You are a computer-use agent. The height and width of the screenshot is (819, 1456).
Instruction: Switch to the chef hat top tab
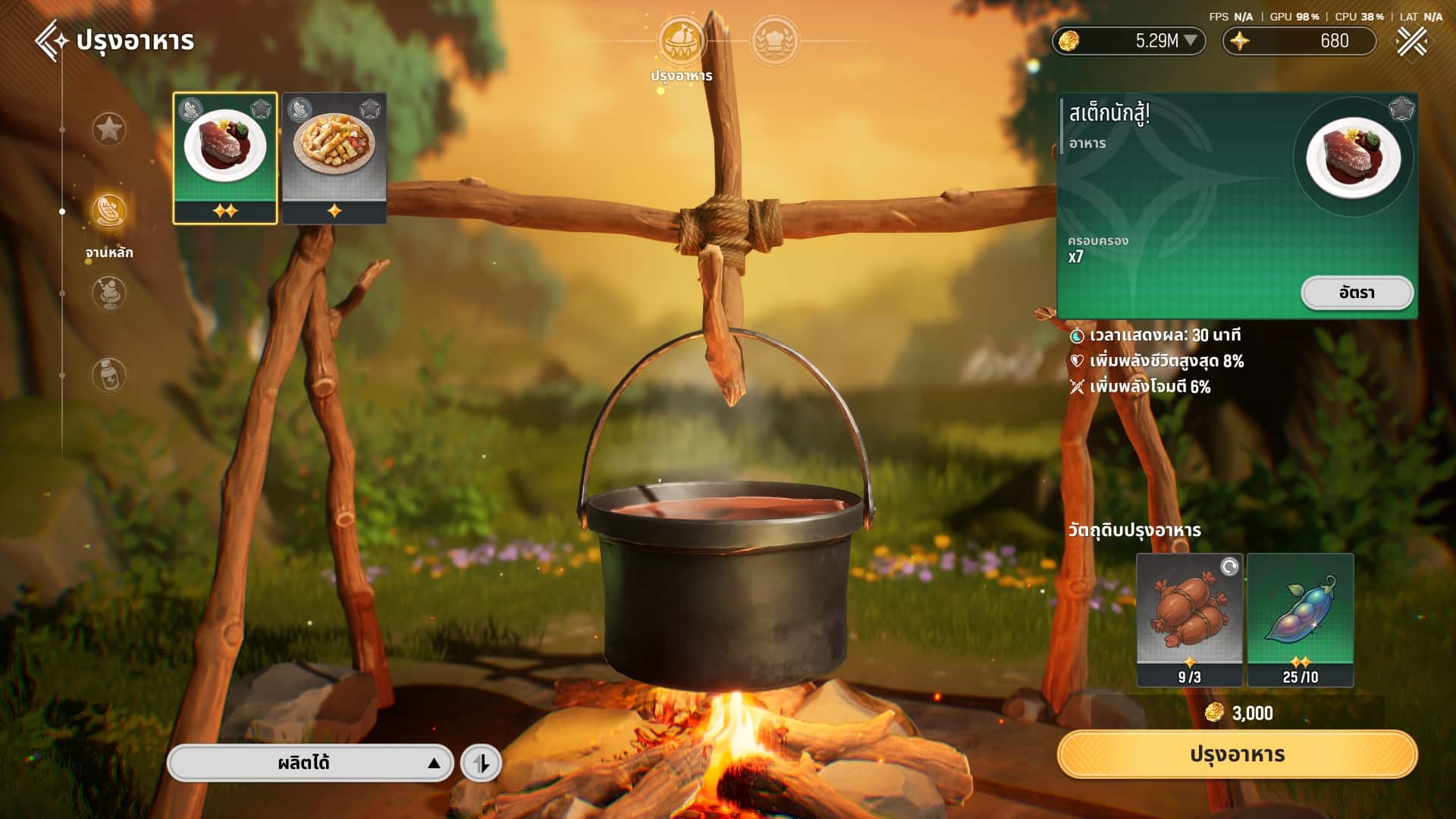tap(773, 42)
